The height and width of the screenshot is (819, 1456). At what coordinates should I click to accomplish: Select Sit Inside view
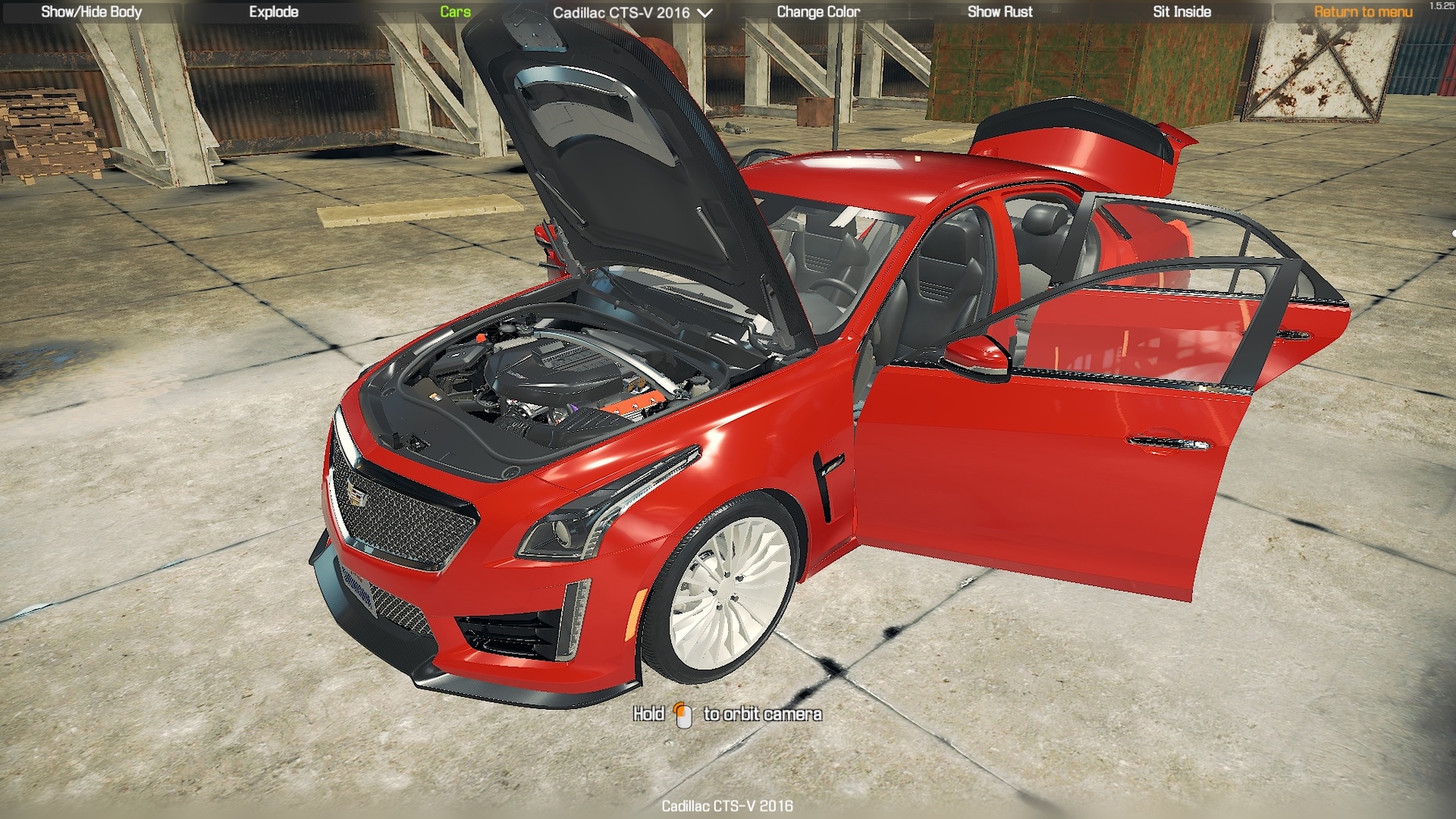[1181, 12]
